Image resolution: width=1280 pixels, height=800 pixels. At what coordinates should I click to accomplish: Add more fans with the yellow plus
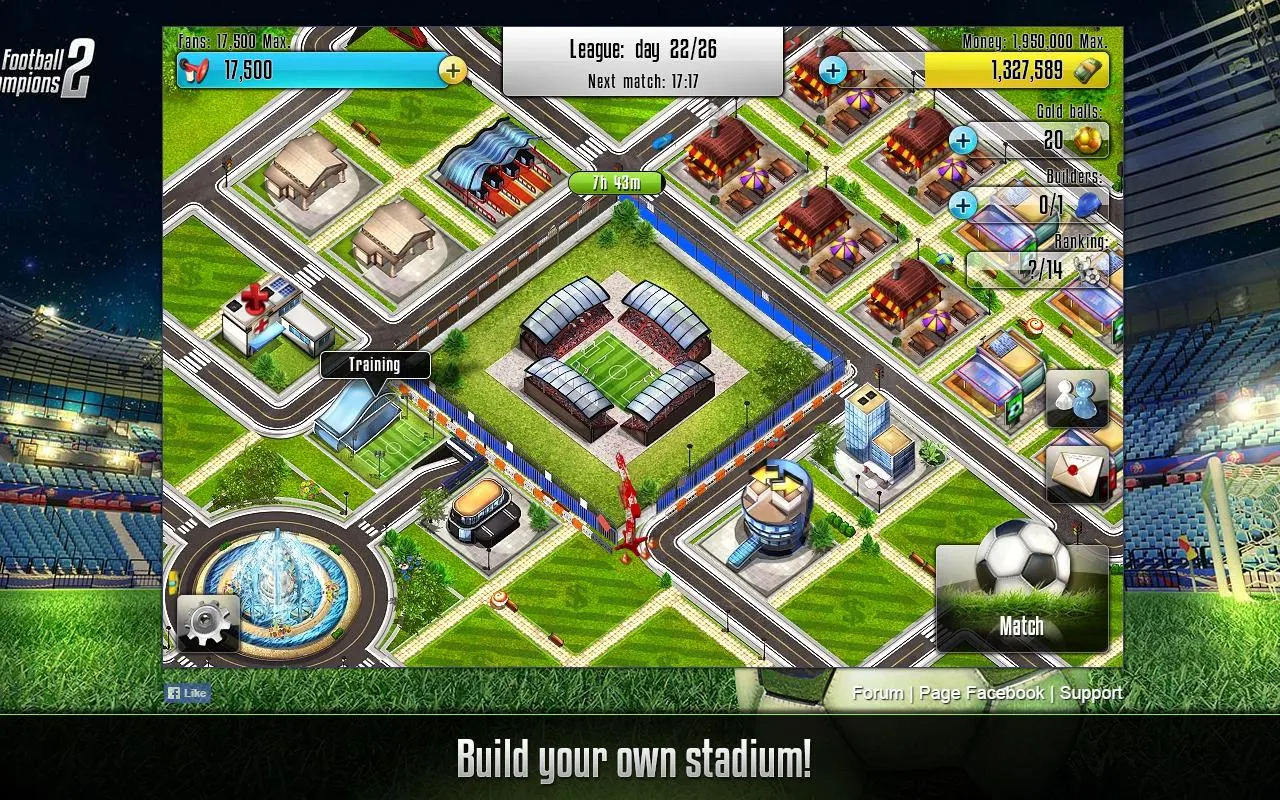(x=453, y=70)
